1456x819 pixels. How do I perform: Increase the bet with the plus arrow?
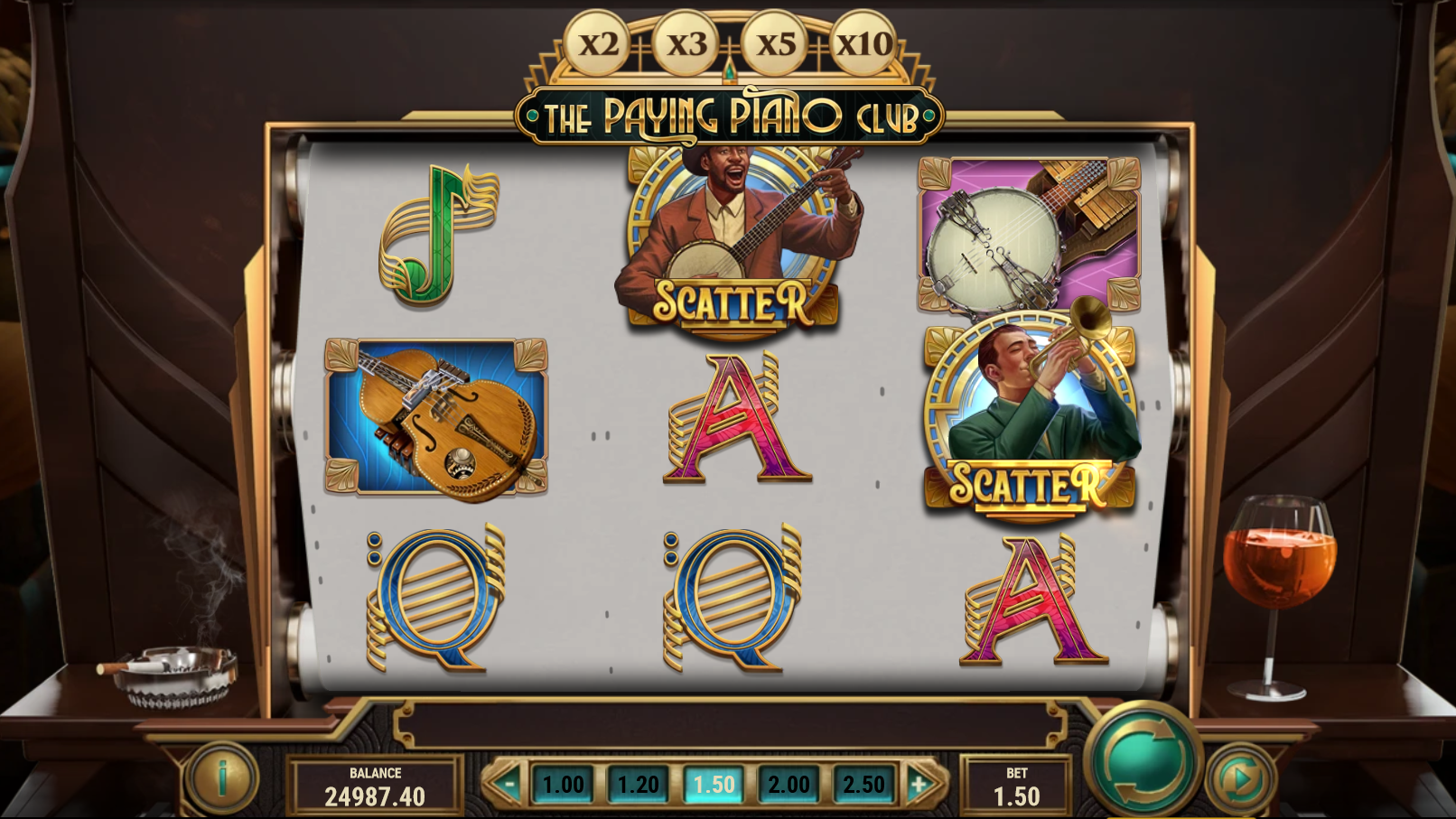919,785
